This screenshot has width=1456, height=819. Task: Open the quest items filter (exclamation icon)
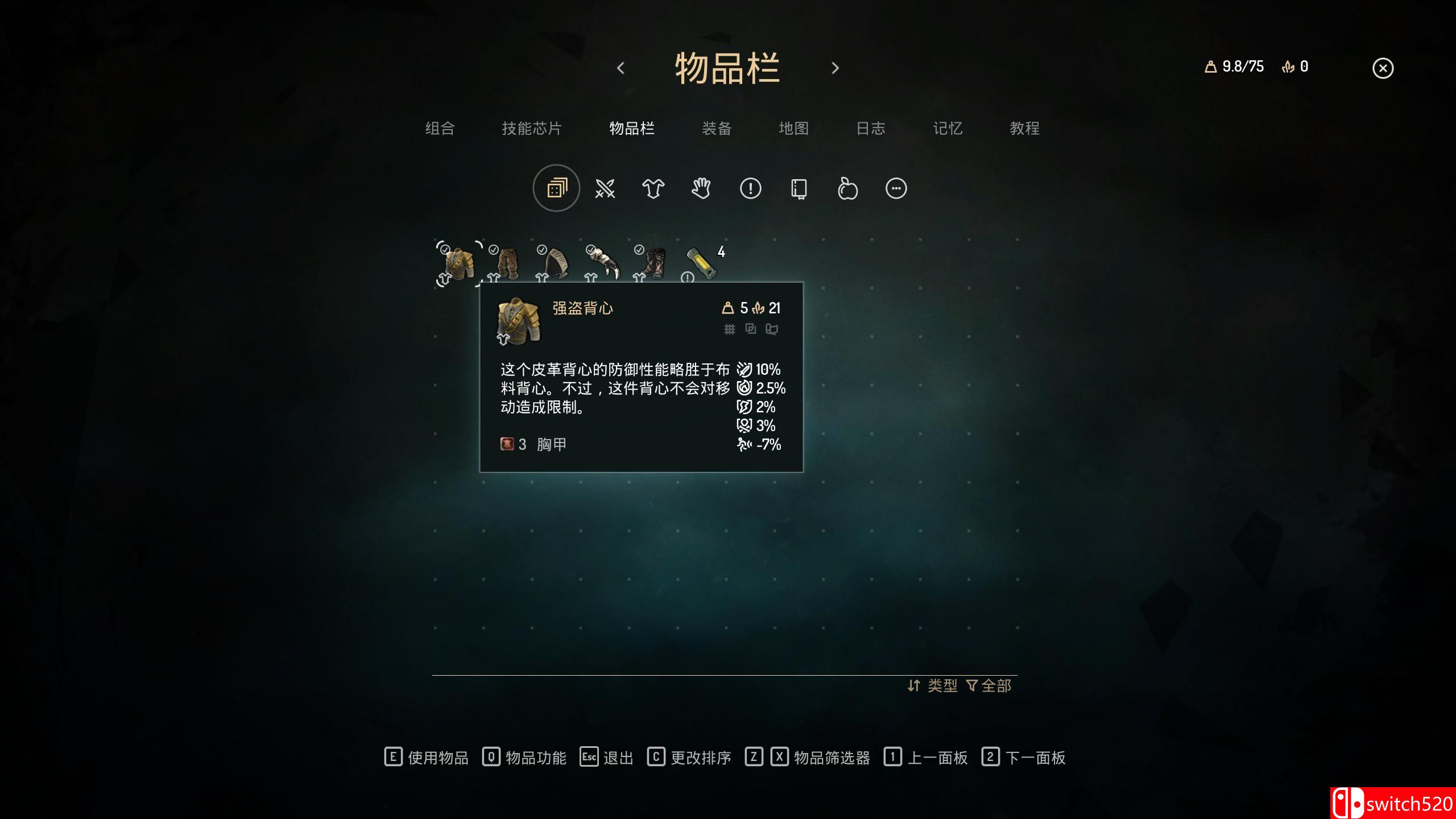tap(751, 188)
